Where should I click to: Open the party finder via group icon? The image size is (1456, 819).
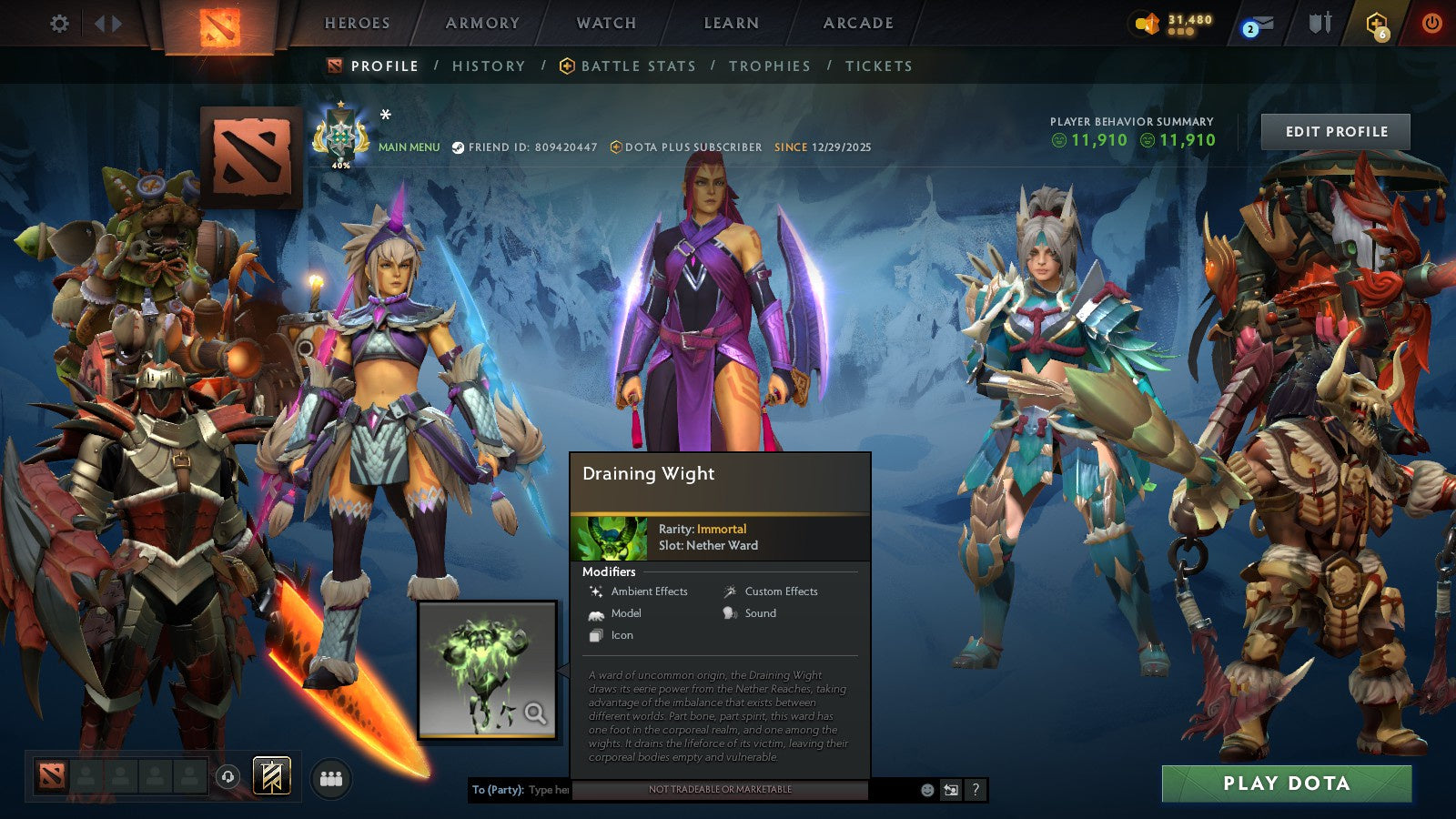click(332, 778)
